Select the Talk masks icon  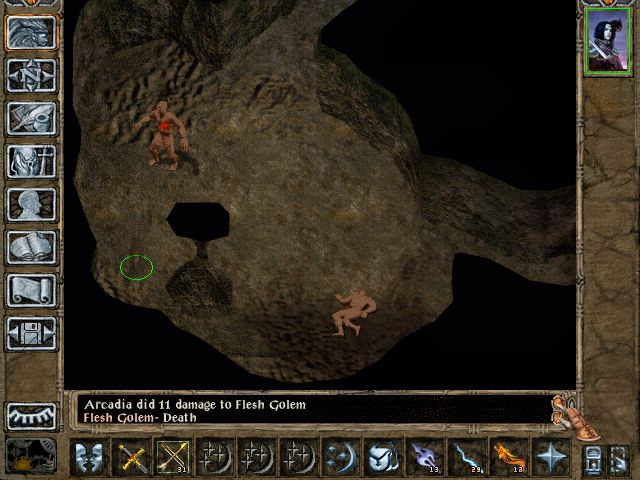(x=90, y=457)
